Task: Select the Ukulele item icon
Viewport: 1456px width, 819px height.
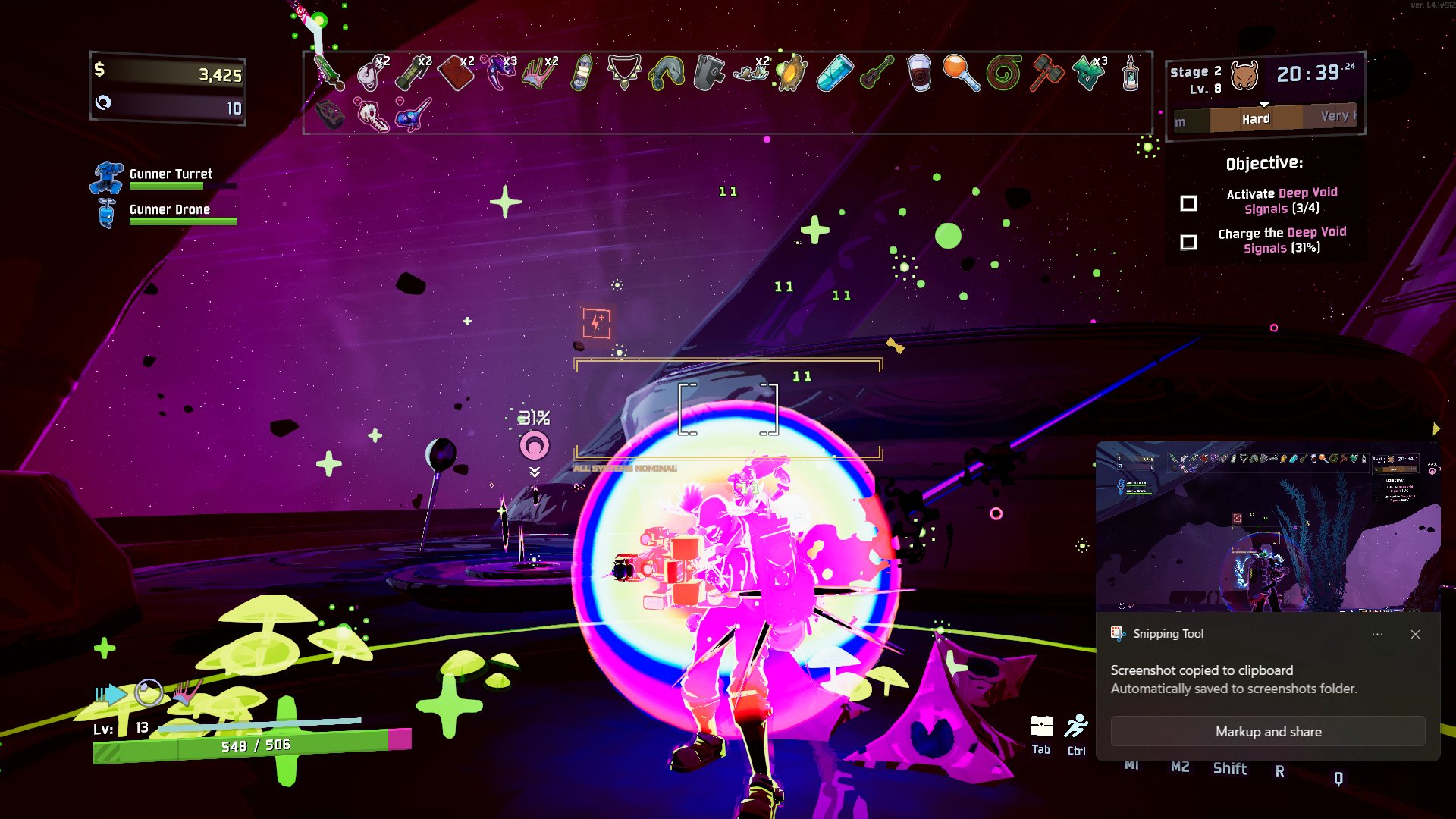Action: point(877,74)
